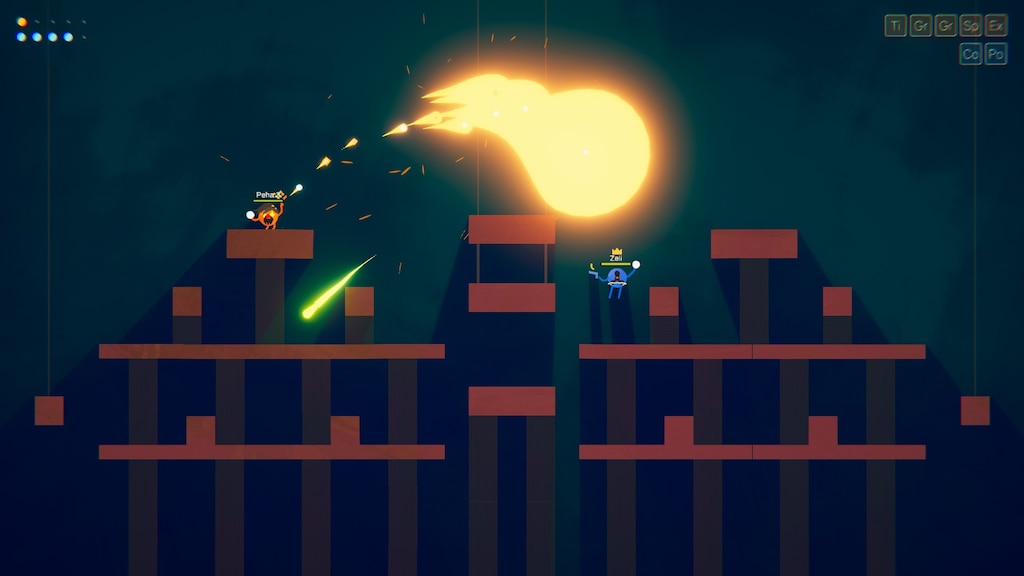Show the blue "Co" card icon
This screenshot has height=576, width=1024.
tap(970, 54)
